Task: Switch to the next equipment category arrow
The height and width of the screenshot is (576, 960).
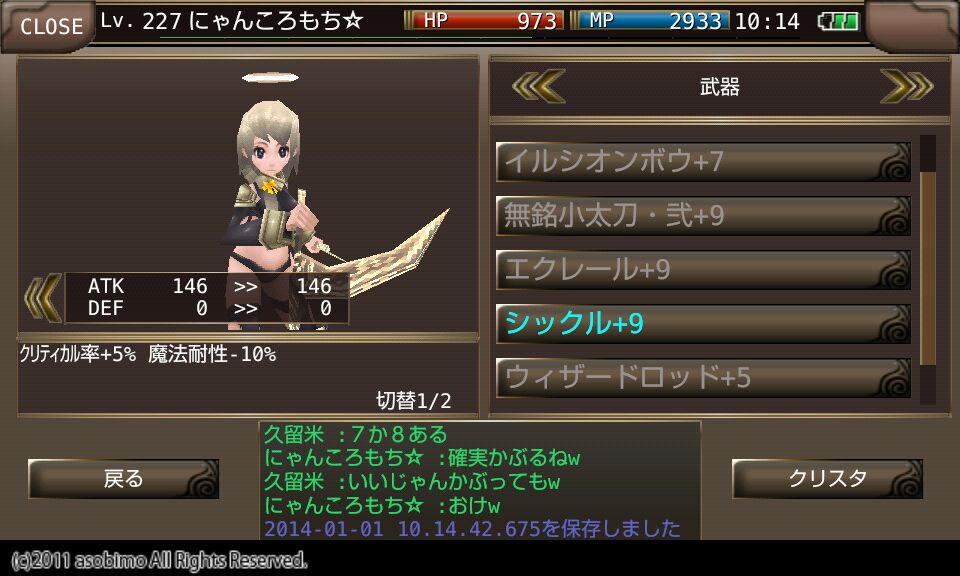Action: (906, 87)
